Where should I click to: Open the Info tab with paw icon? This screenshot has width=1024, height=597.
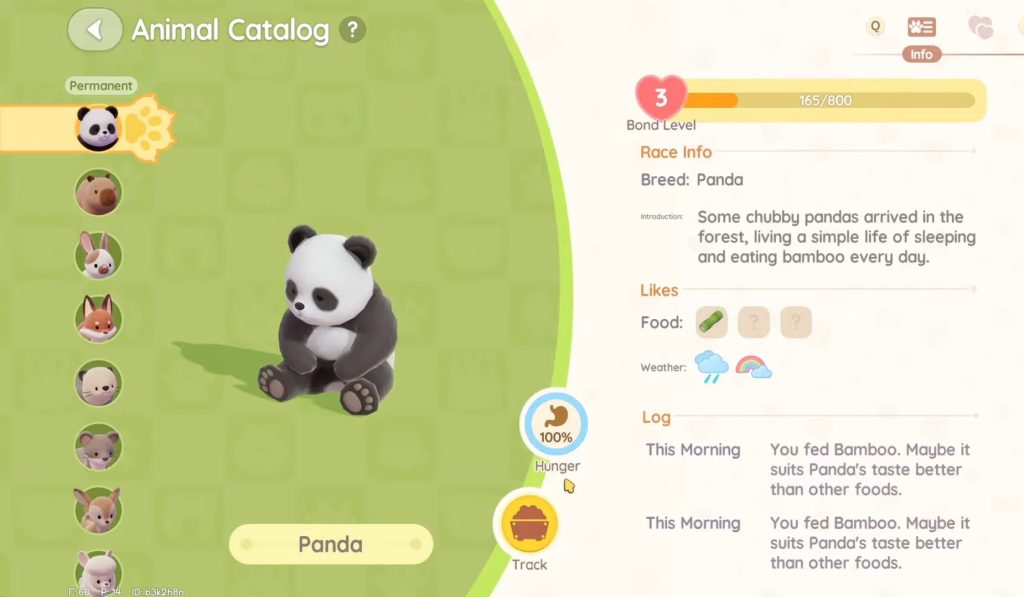[921, 28]
